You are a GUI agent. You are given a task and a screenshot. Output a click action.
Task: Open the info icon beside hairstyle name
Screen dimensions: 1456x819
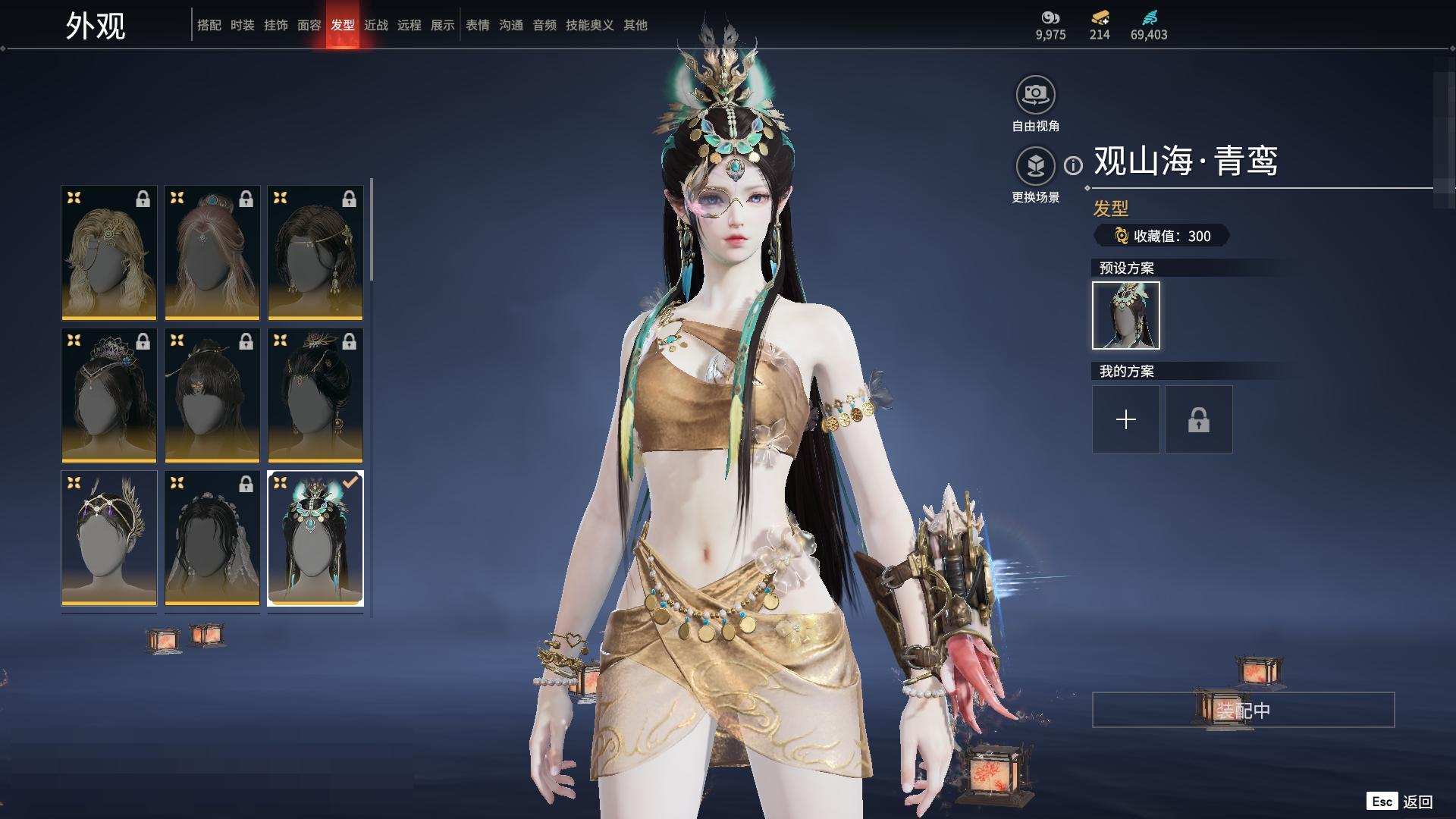click(x=1073, y=165)
